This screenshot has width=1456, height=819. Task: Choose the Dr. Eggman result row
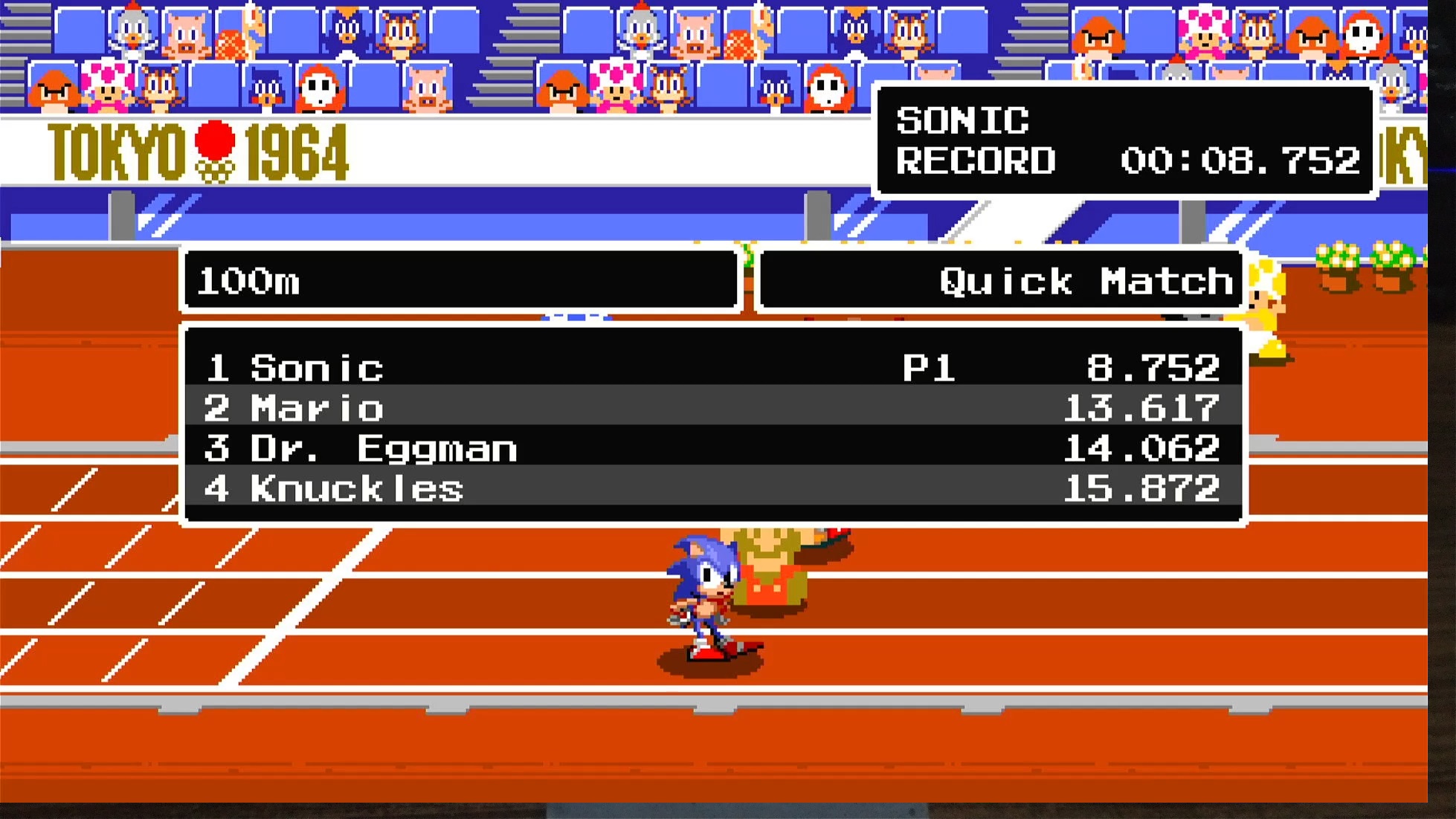coord(712,447)
